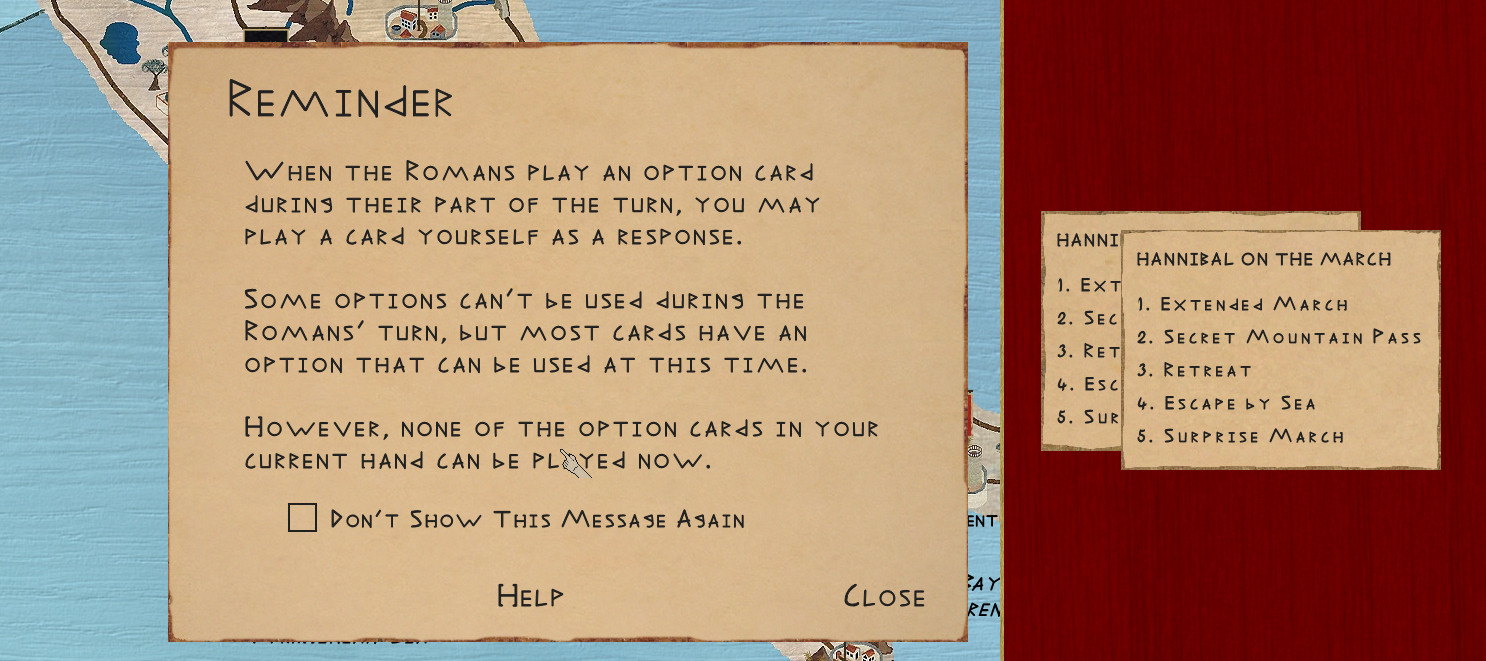Open Help from the Reminder dialog
This screenshot has height=661, width=1486.
click(x=530, y=596)
